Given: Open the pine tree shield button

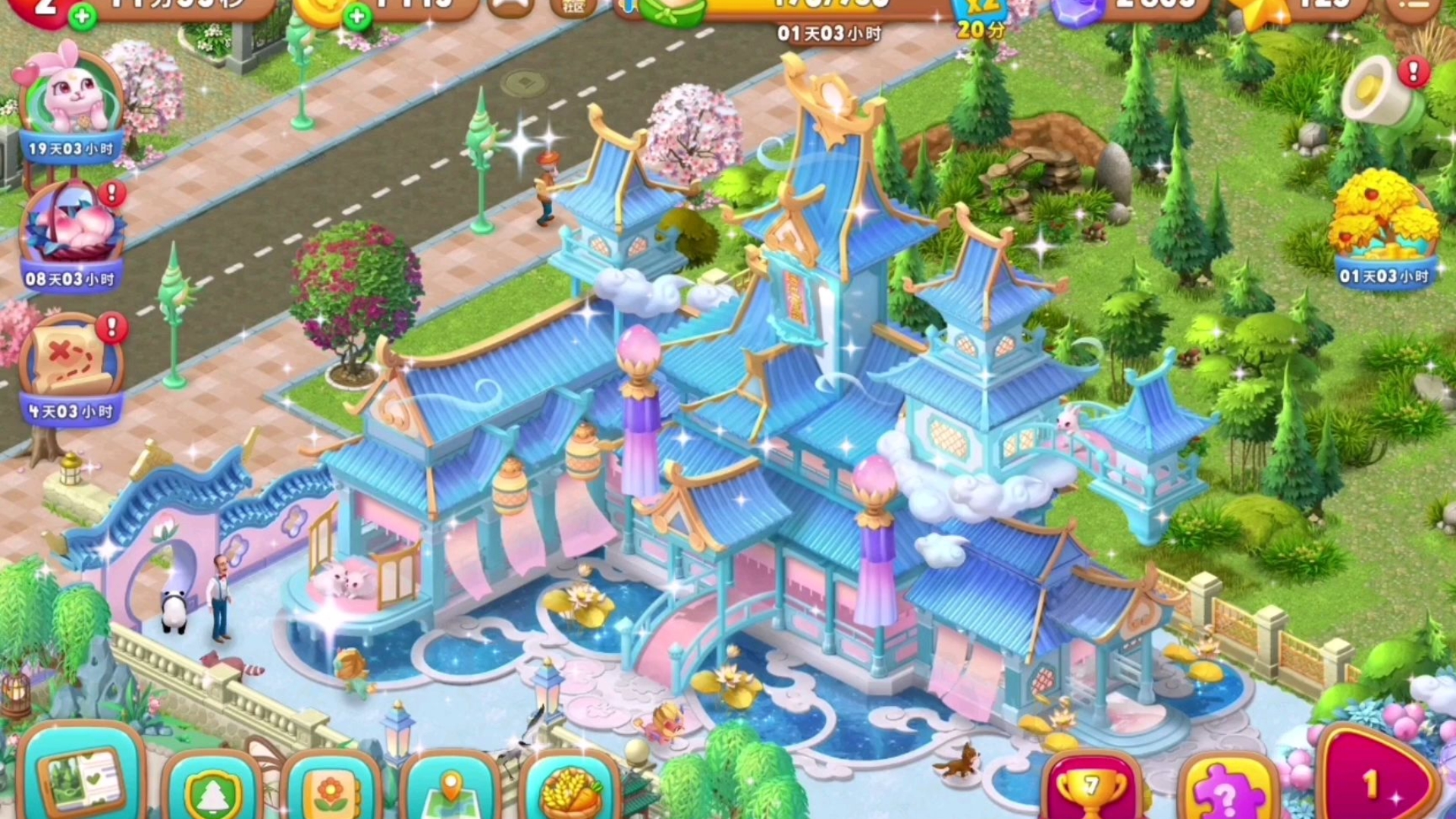Looking at the screenshot, I should point(212,789).
